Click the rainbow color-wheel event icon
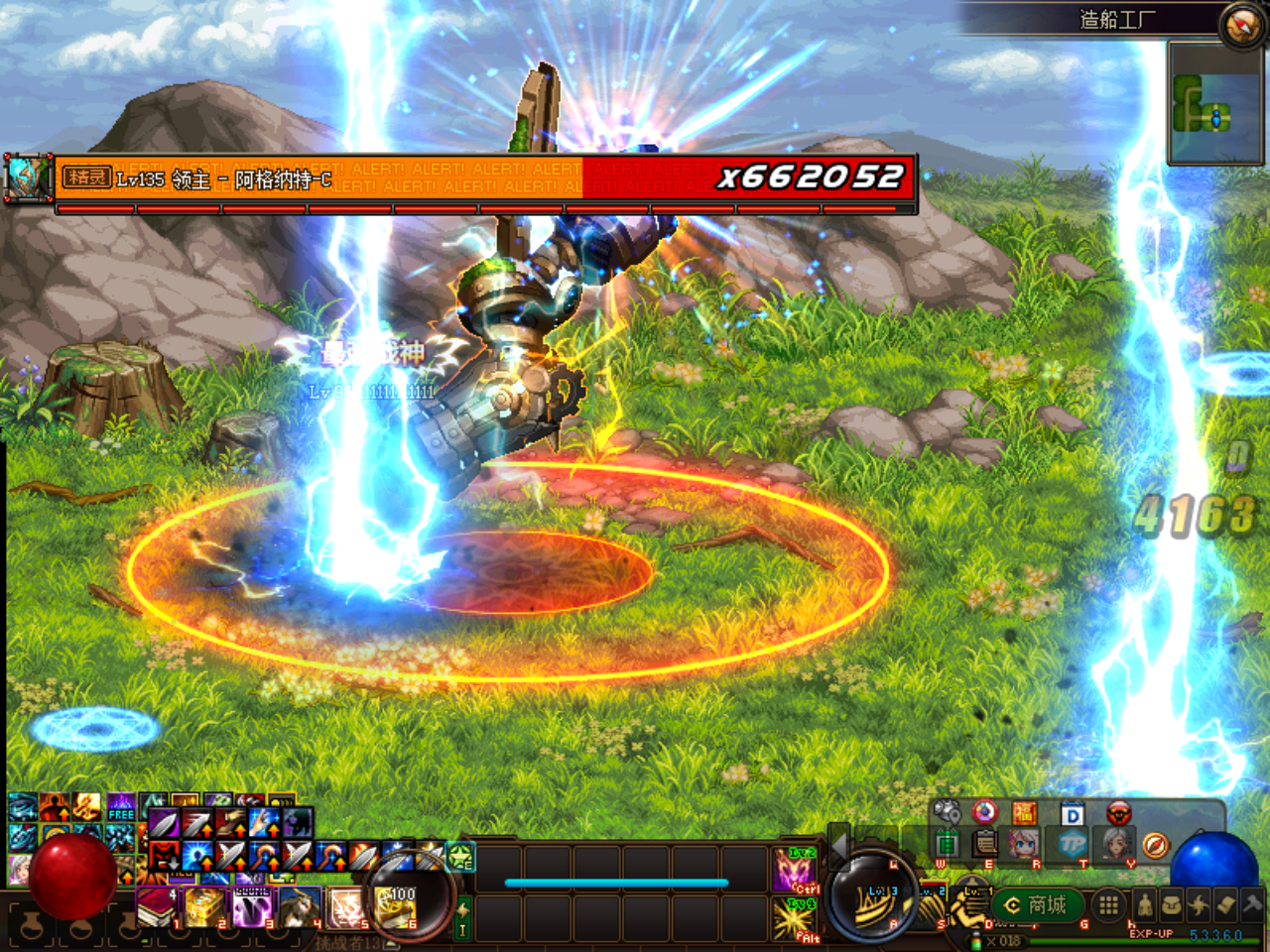The height and width of the screenshot is (952, 1270). (984, 812)
